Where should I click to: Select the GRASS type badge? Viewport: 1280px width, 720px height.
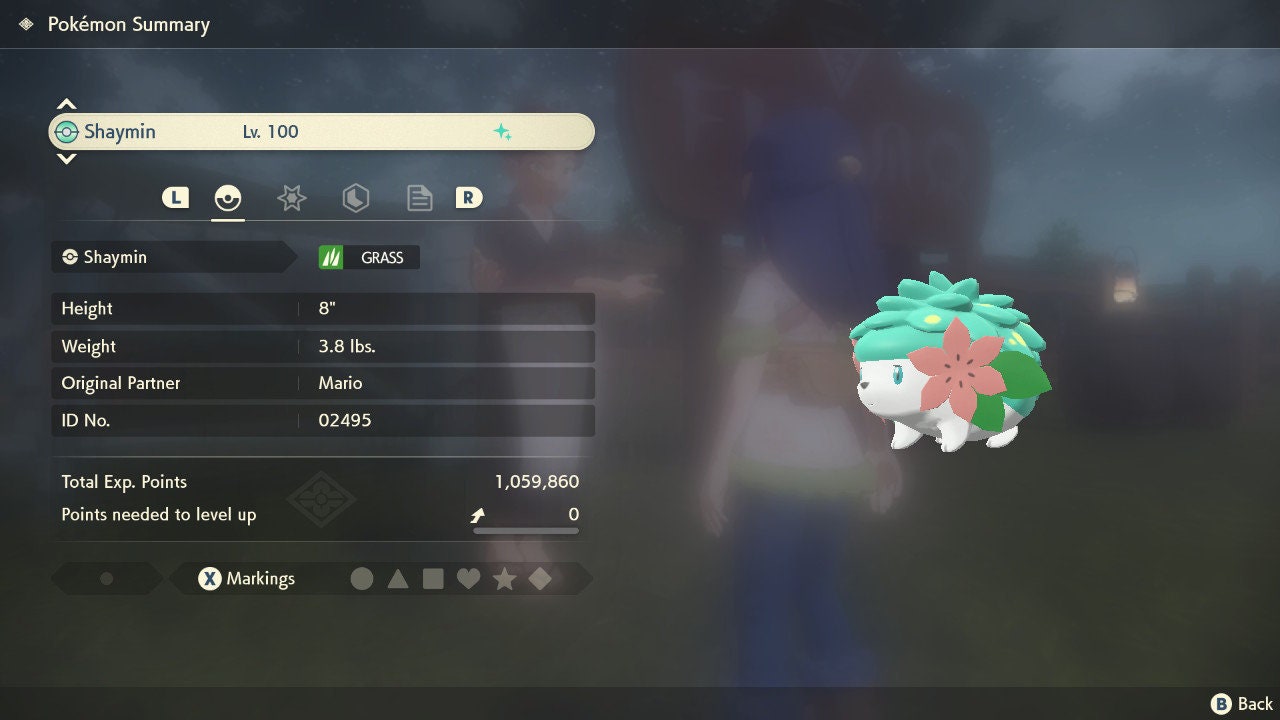click(369, 258)
